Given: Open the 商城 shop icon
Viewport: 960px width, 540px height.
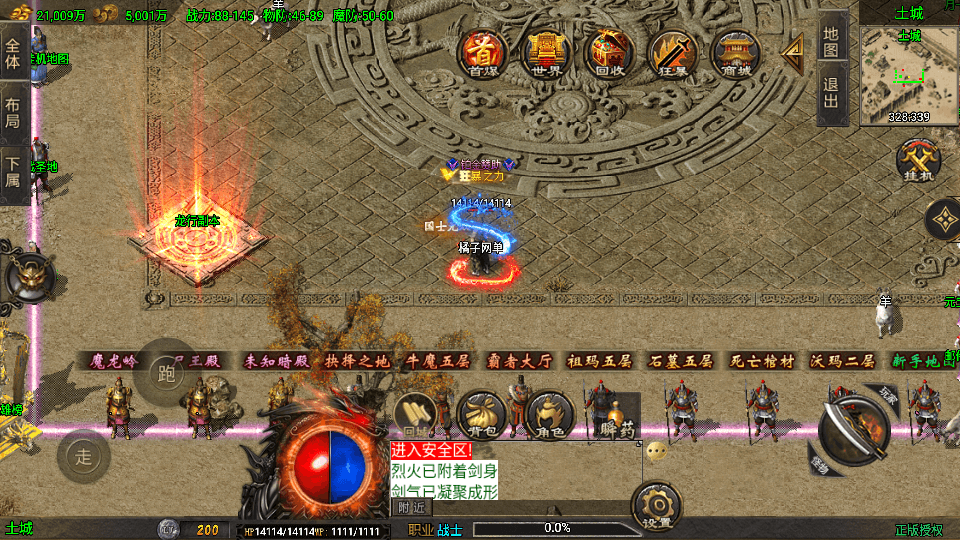Looking at the screenshot, I should tap(735, 52).
